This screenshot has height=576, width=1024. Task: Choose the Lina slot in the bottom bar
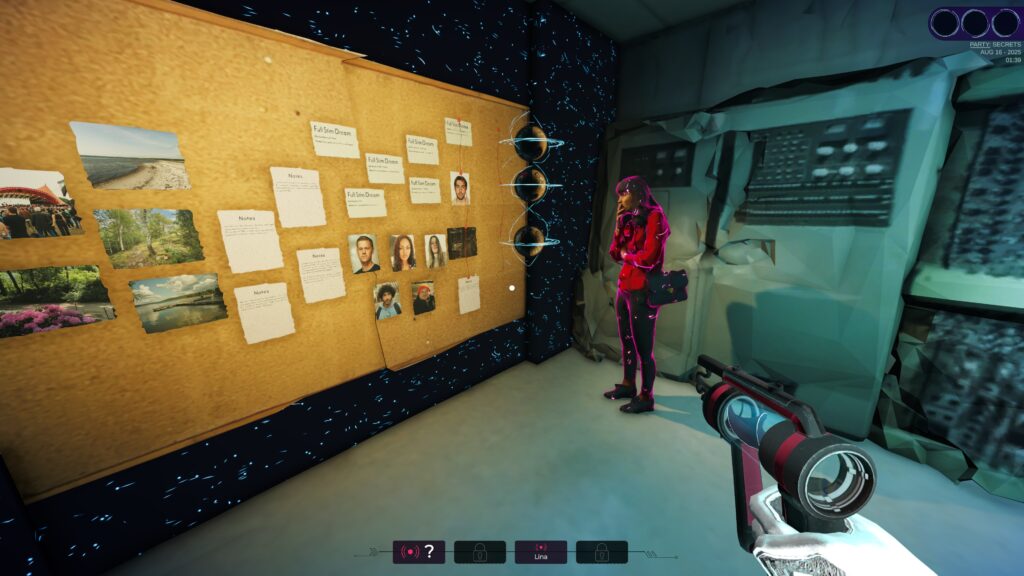click(x=540, y=552)
